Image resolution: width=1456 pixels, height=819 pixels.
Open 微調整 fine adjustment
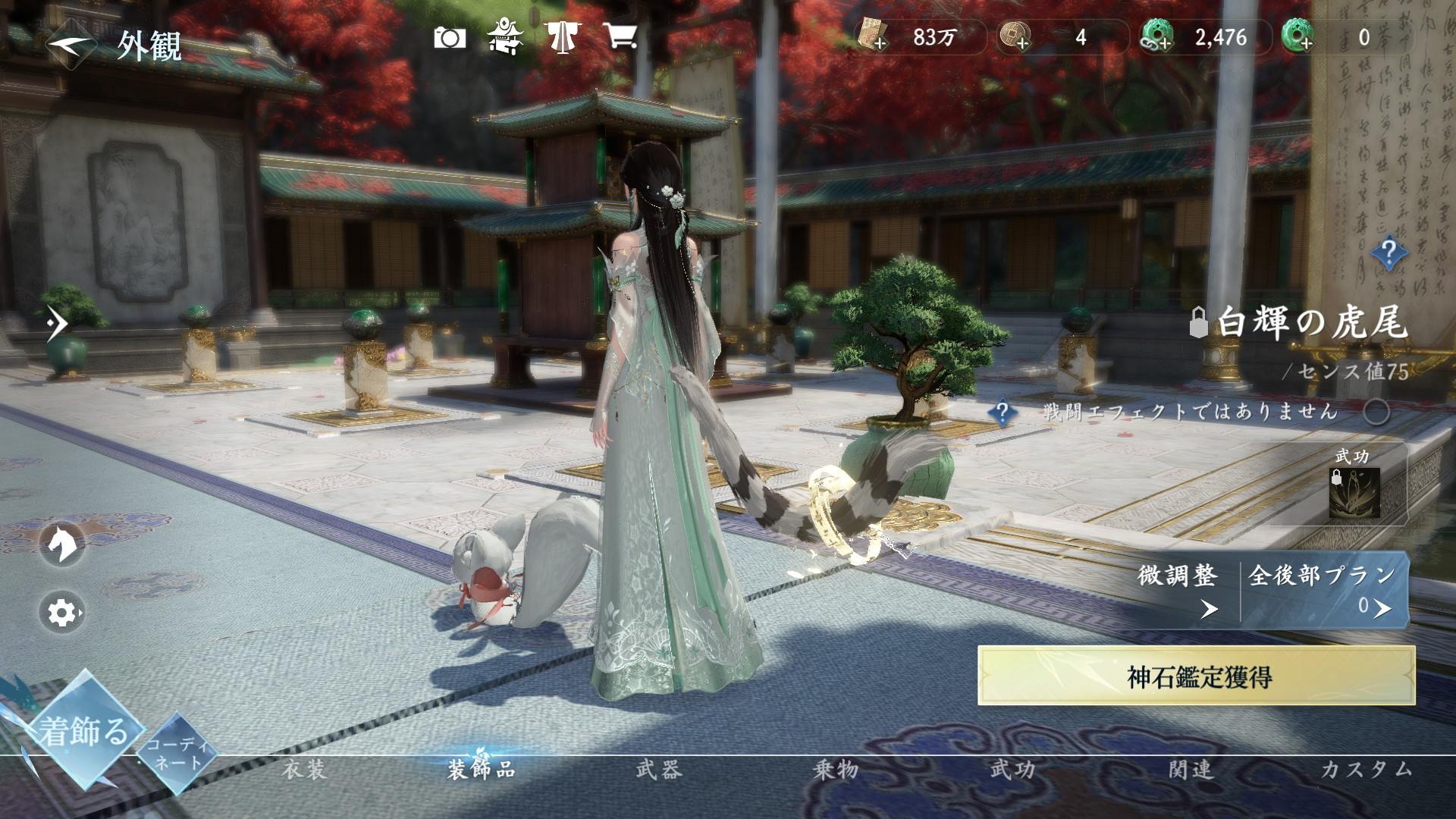[1179, 589]
